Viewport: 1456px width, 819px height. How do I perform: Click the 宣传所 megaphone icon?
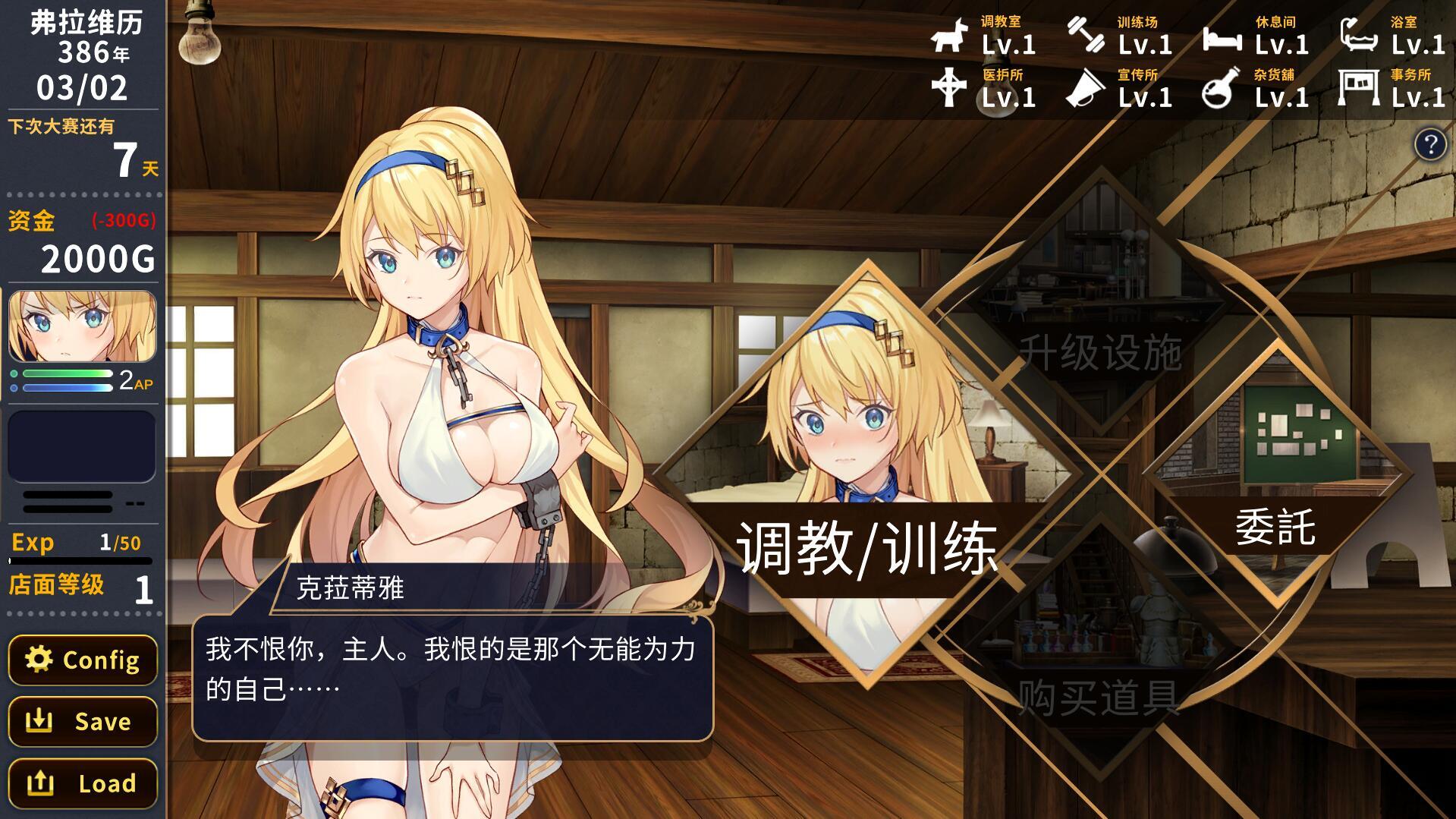coord(1086,89)
